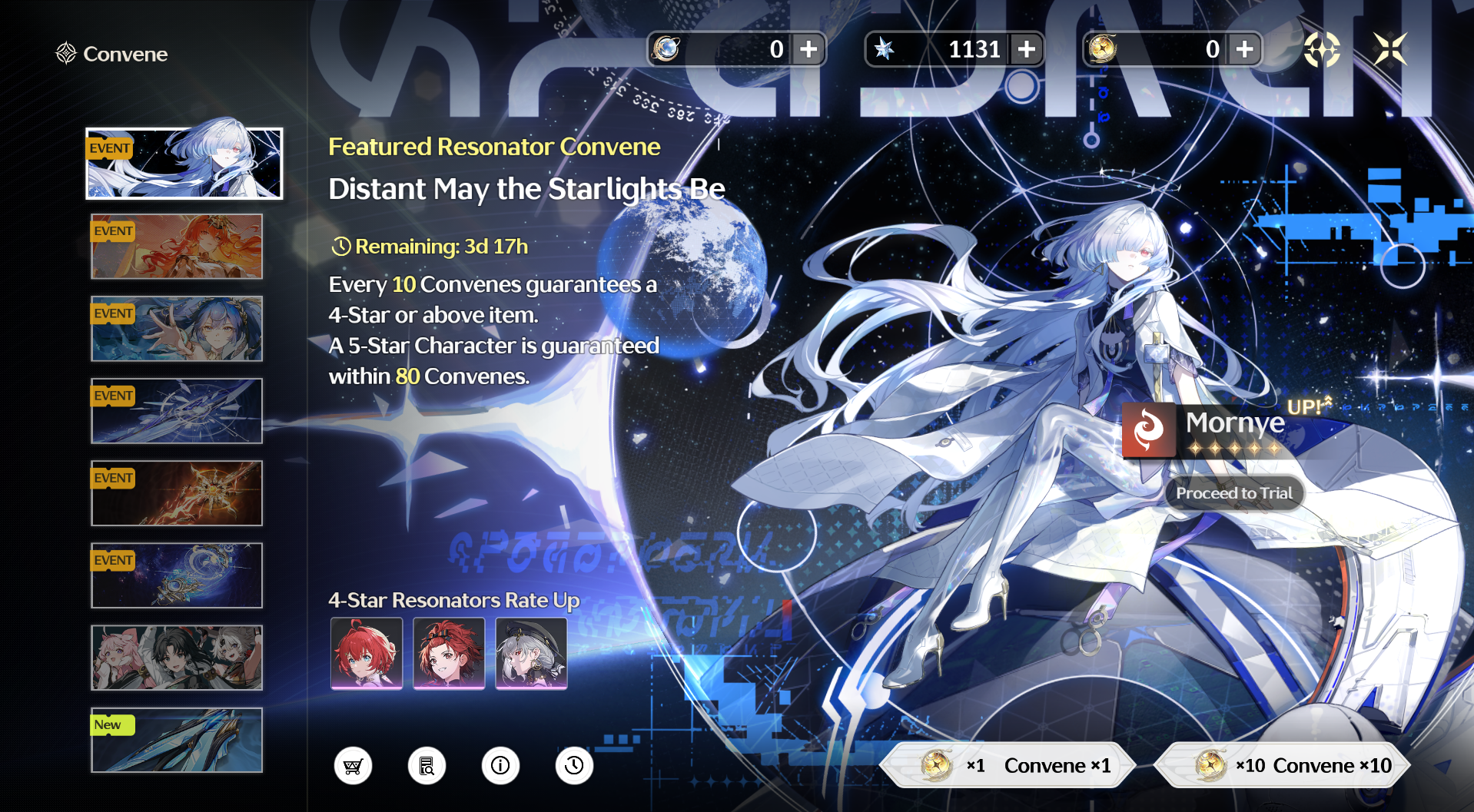Open the document search records icon
Viewport: 1474px width, 812px height.
point(427,766)
